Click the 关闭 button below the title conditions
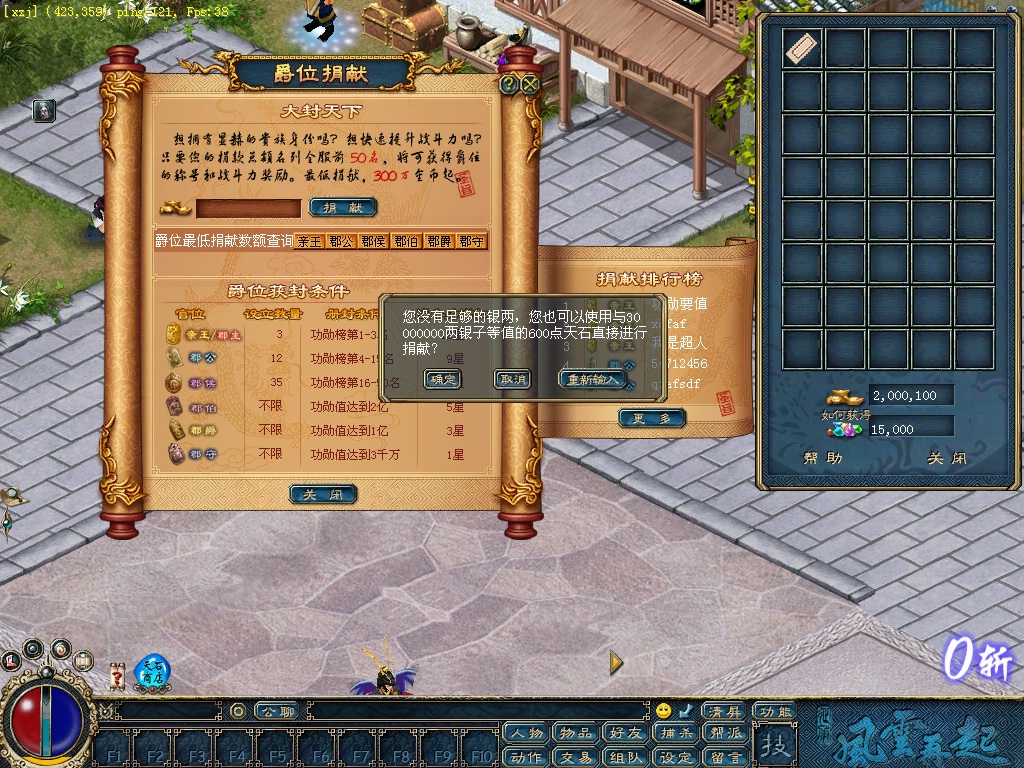Screen dimensions: 1024x768 click(x=323, y=494)
